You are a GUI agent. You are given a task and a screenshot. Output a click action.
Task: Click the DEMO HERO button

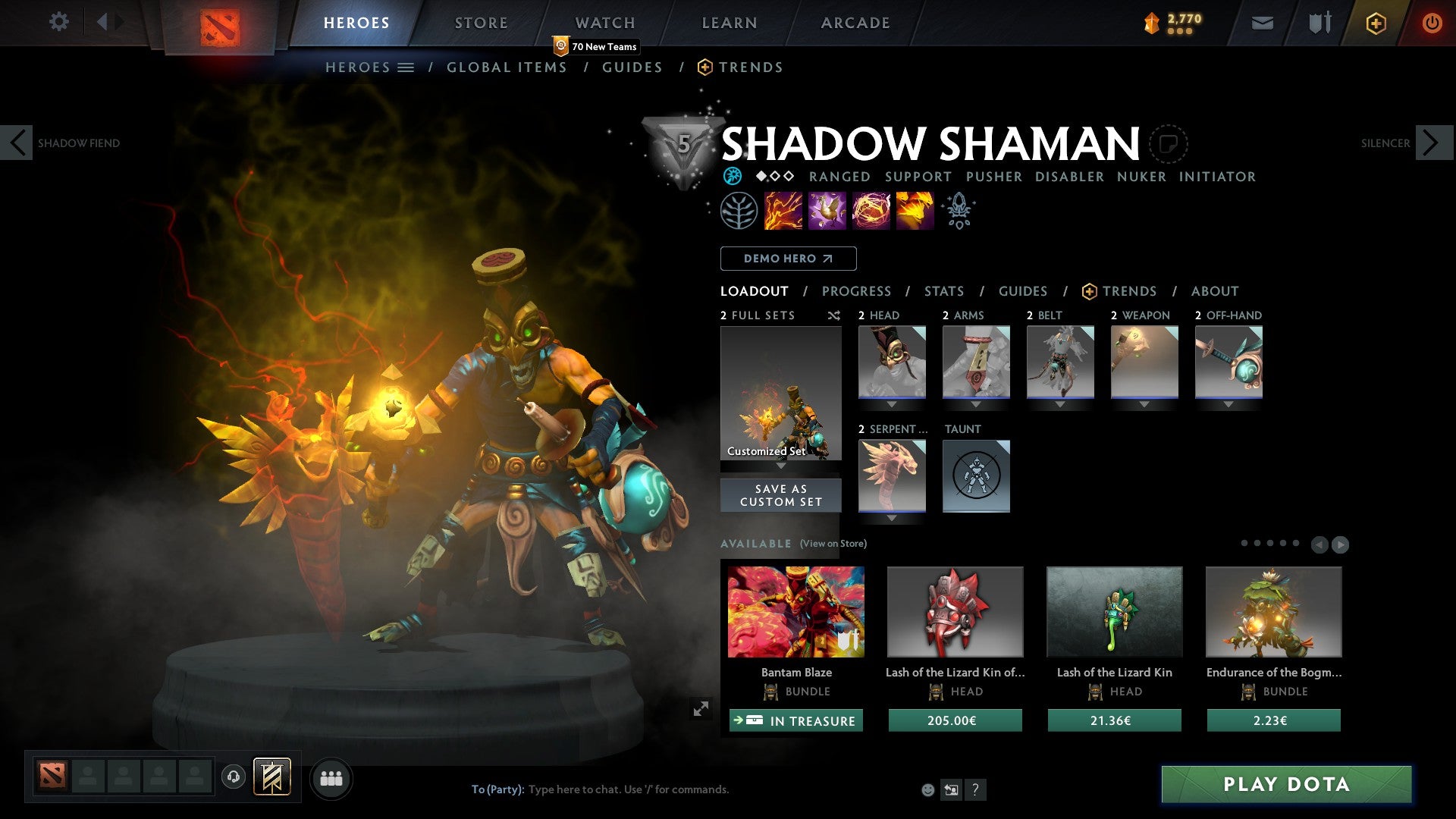point(788,258)
